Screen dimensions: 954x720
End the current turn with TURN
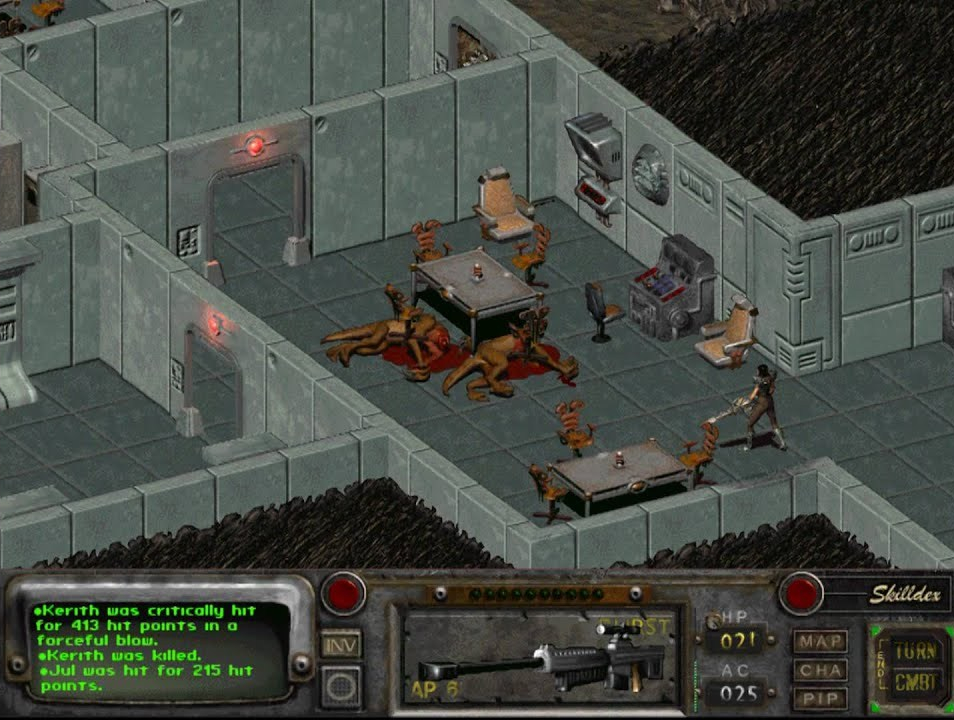click(x=914, y=651)
